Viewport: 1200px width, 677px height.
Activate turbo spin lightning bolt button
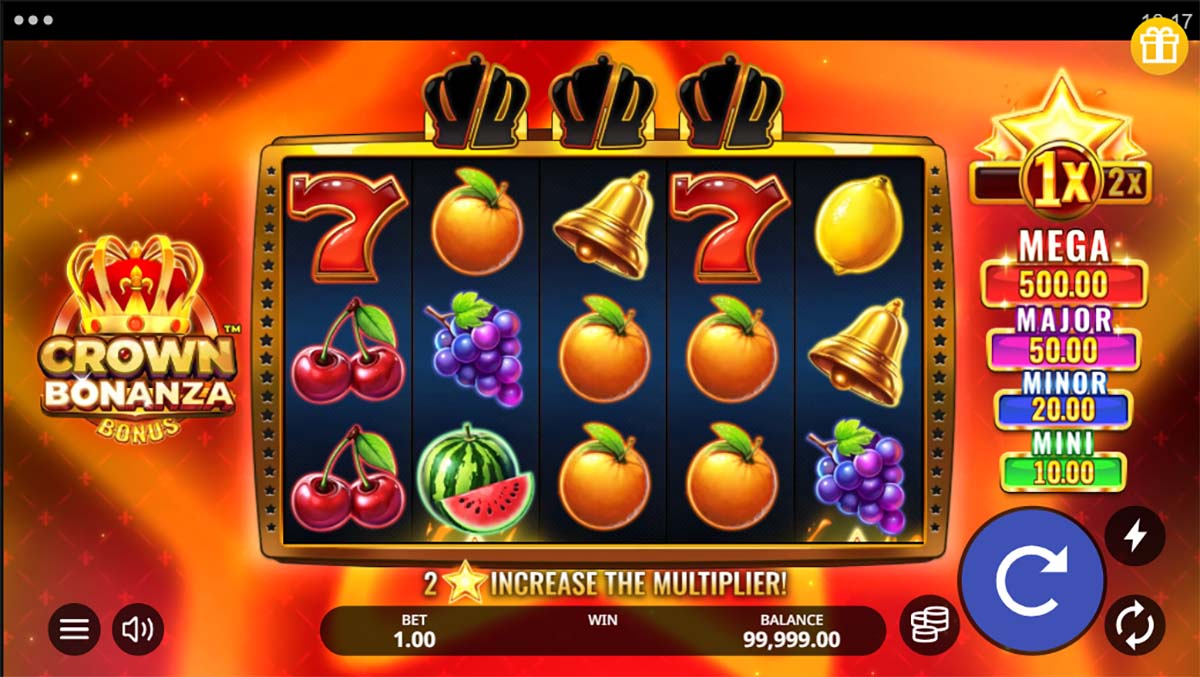(x=1134, y=537)
